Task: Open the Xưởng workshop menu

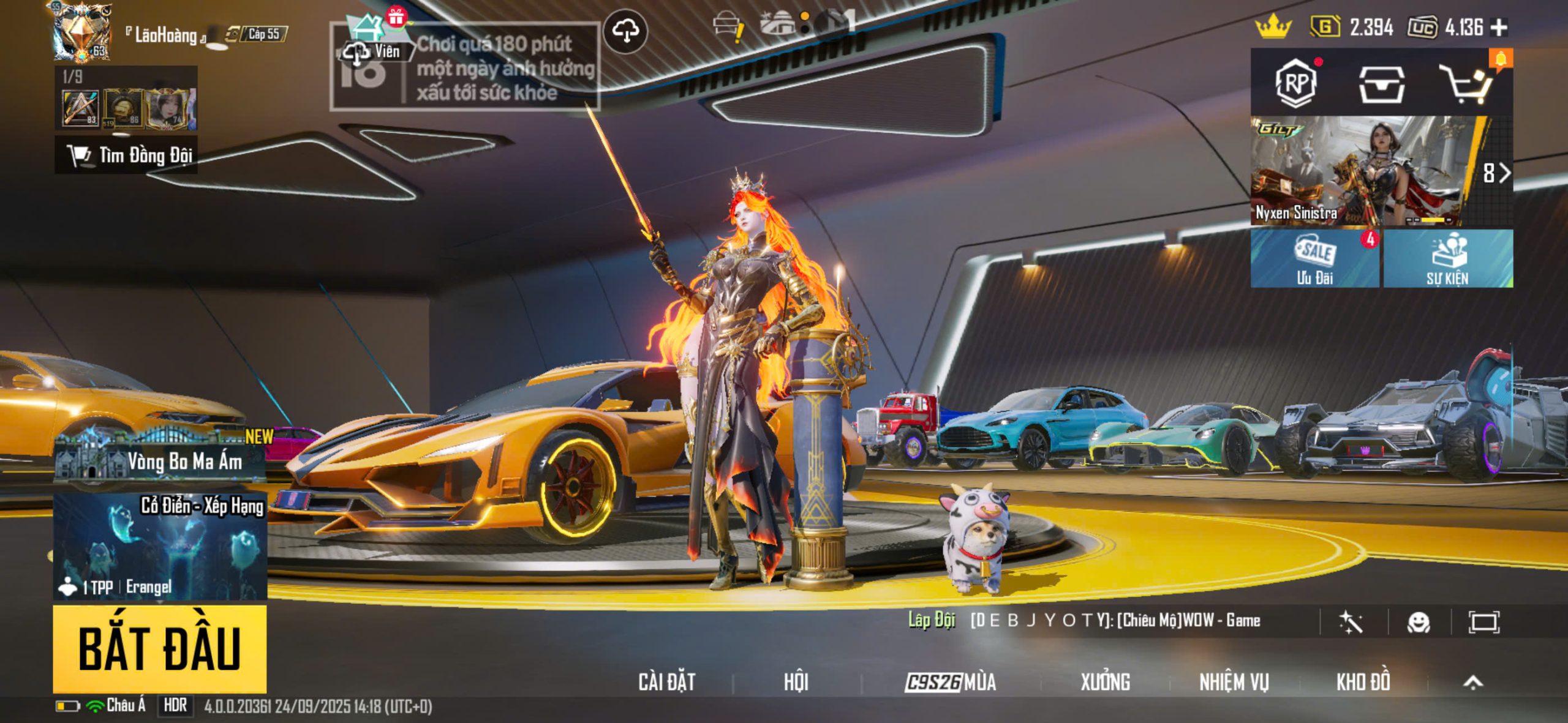Action: pyautogui.click(x=1105, y=682)
